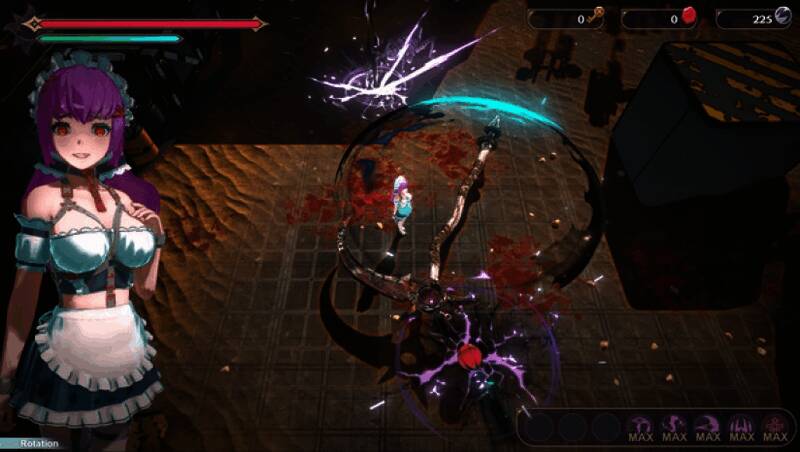Click the Rotation label
The height and width of the screenshot is (452, 800).
40,444
